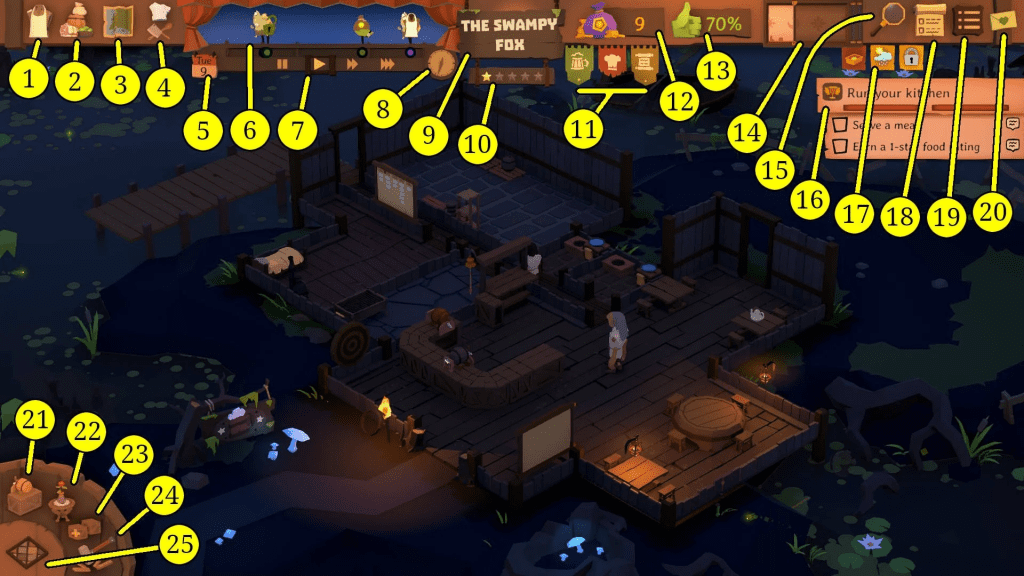The image size is (1024, 576).
Task: Open the heart envelope mail
Action: tap(1004, 19)
